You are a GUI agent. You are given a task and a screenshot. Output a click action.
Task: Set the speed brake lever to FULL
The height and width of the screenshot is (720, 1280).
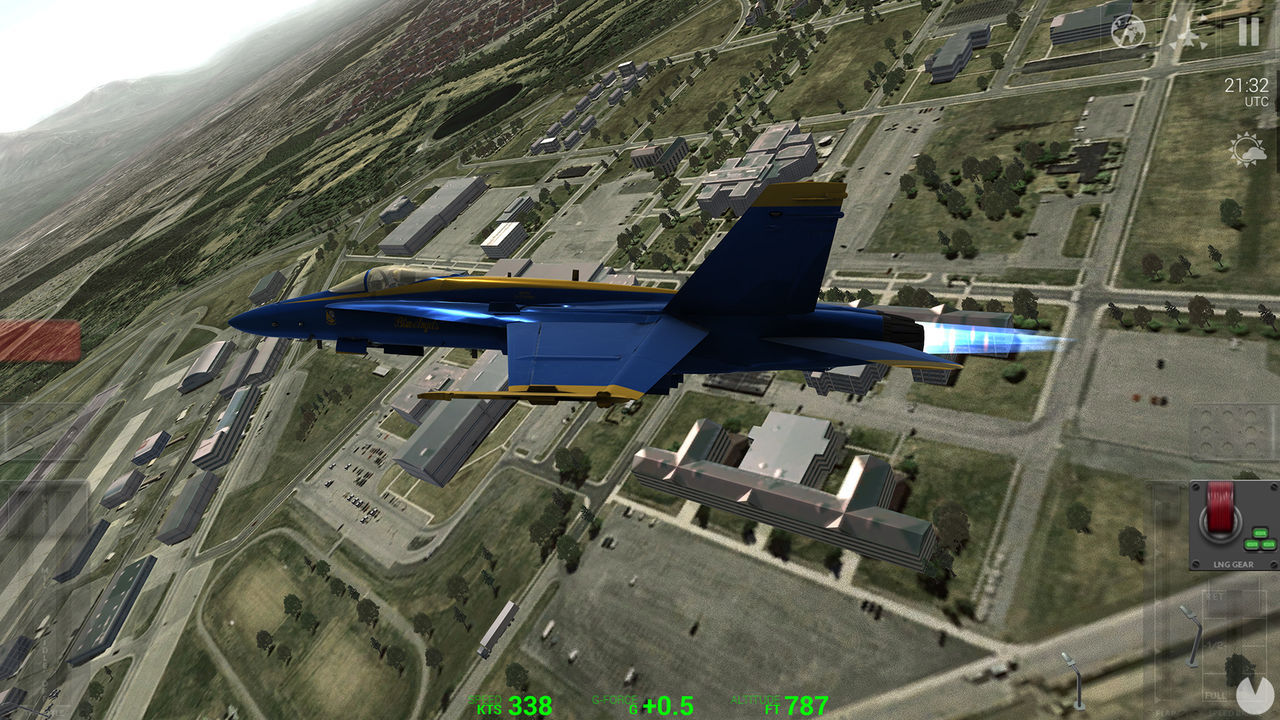pyautogui.click(x=1216, y=694)
